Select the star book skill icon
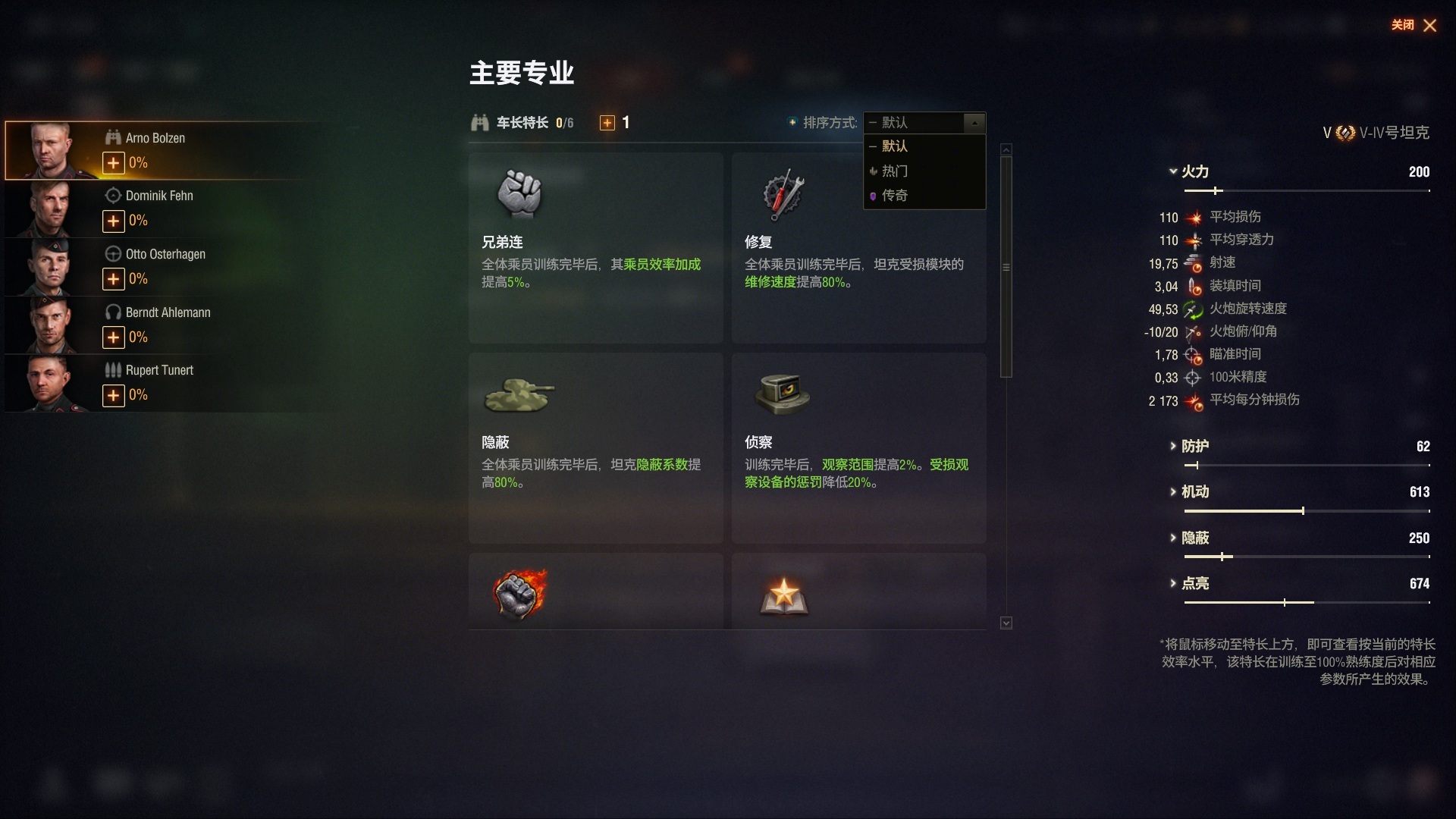 (783, 595)
